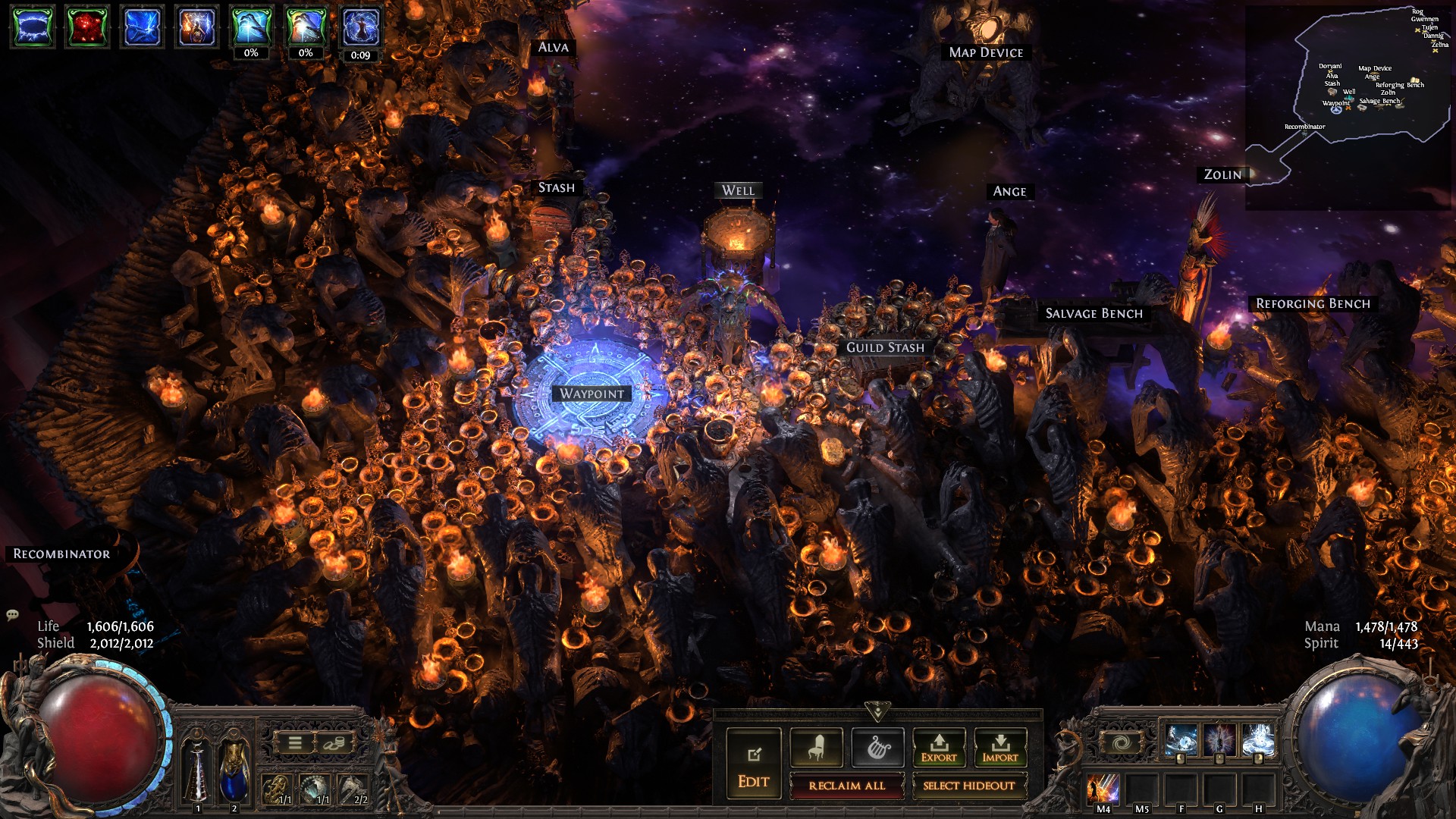Screen dimensions: 1456x819
Task: Open the three-line menu button
Action: point(295,743)
